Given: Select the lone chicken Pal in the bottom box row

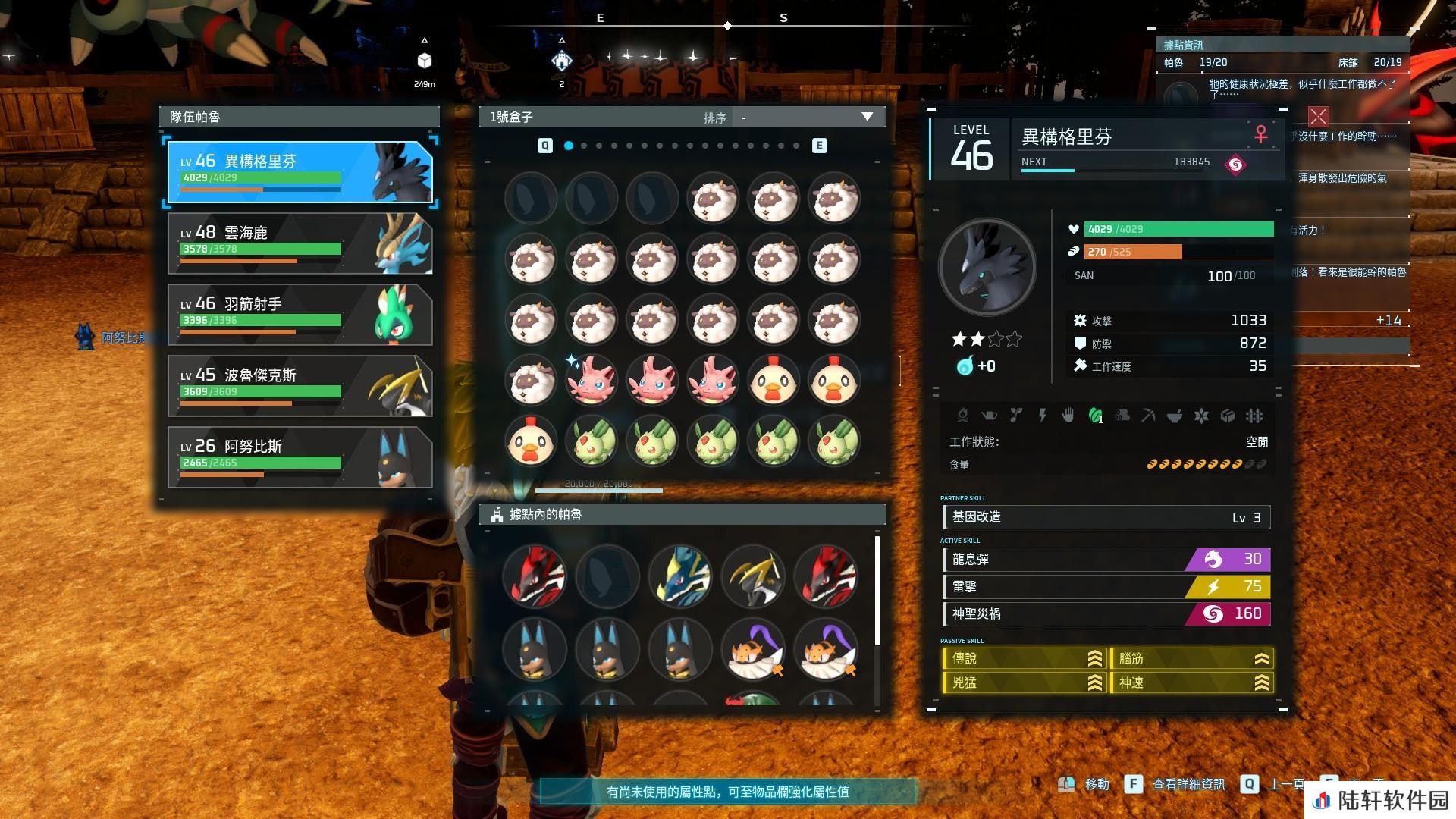Looking at the screenshot, I should (x=531, y=441).
